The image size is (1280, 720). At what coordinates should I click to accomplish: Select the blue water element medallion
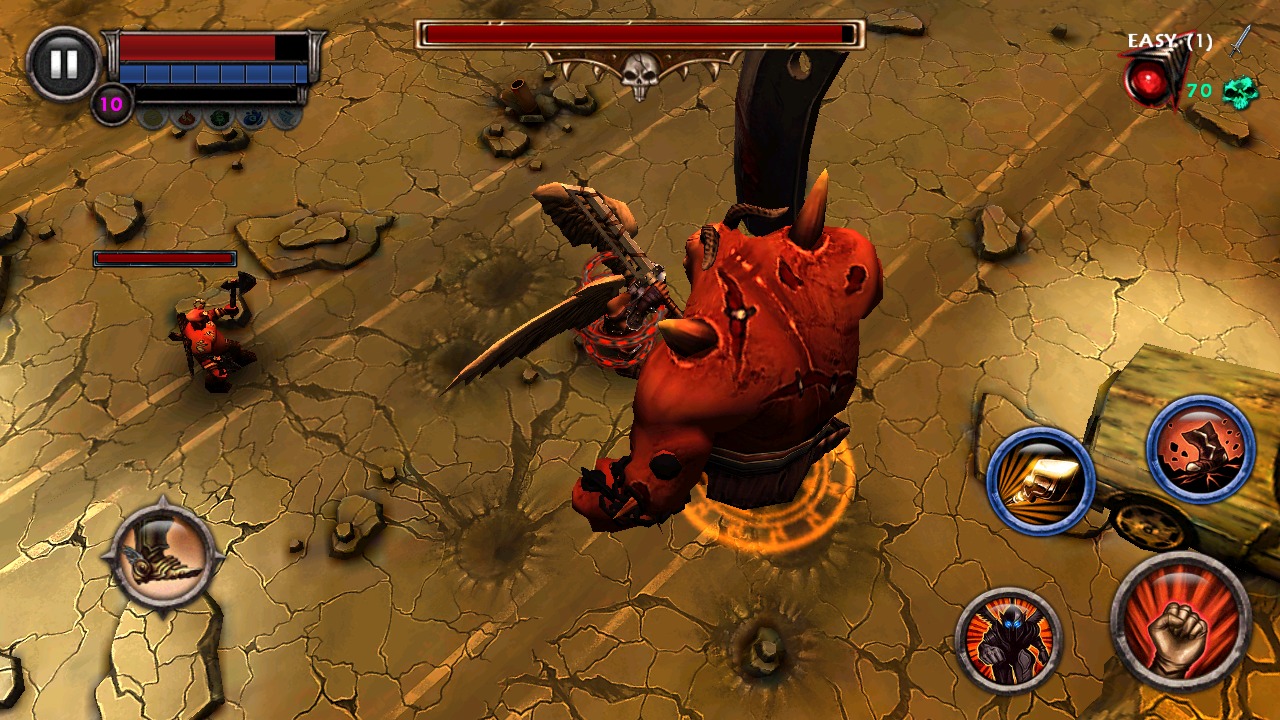[252, 117]
